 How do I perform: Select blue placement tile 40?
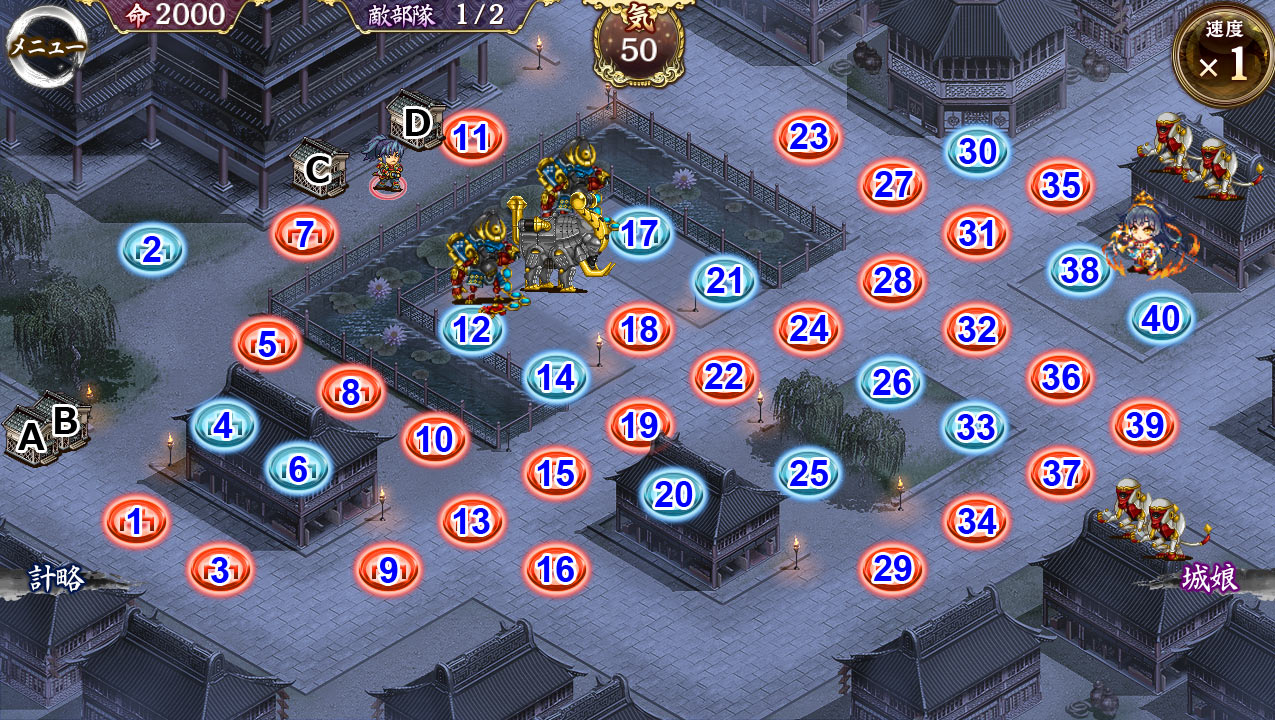(1160, 319)
